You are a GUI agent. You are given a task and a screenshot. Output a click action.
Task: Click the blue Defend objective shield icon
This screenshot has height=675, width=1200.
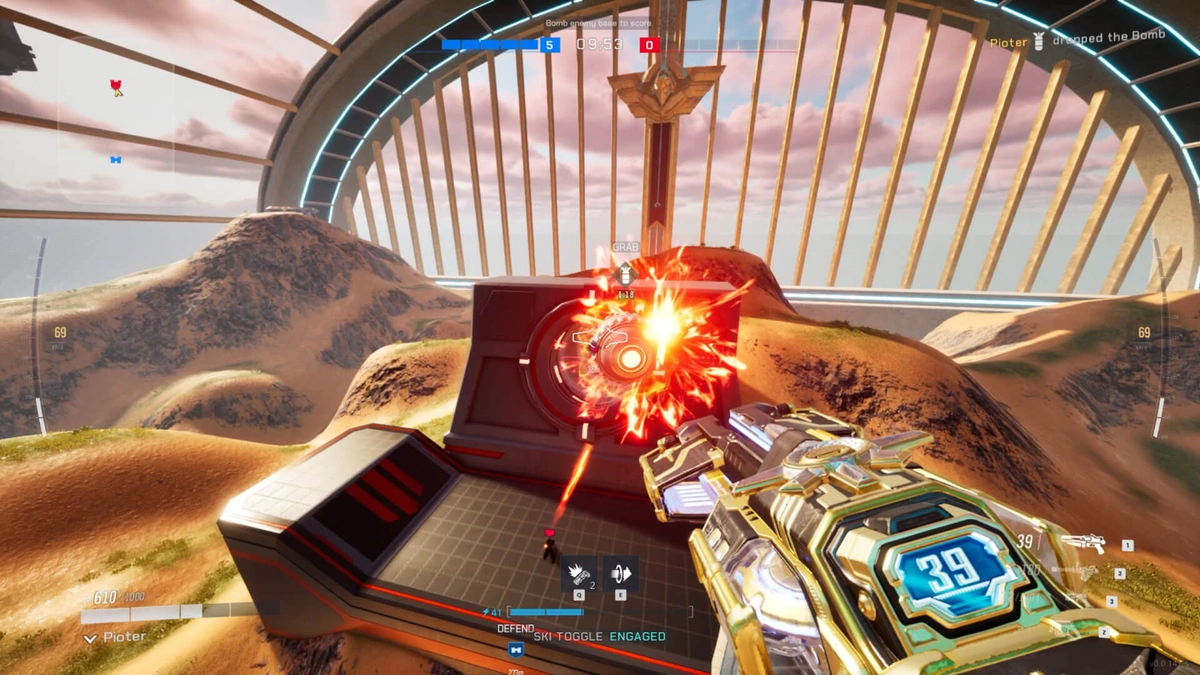pyautogui.click(x=516, y=649)
